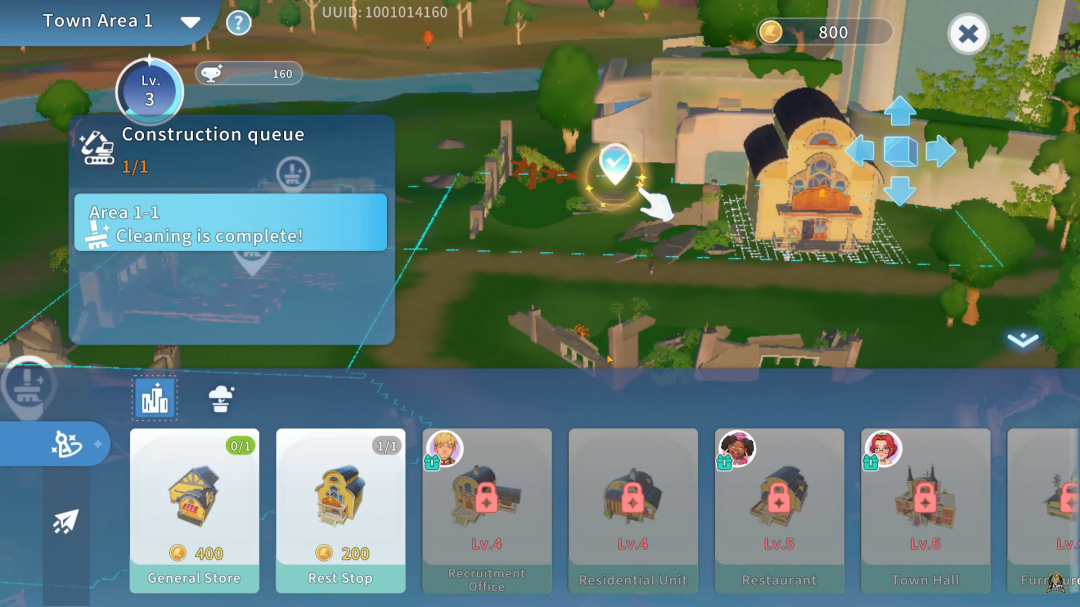The image size is (1080, 607).
Task: Click the left arrow of the move control
Action: [x=860, y=151]
